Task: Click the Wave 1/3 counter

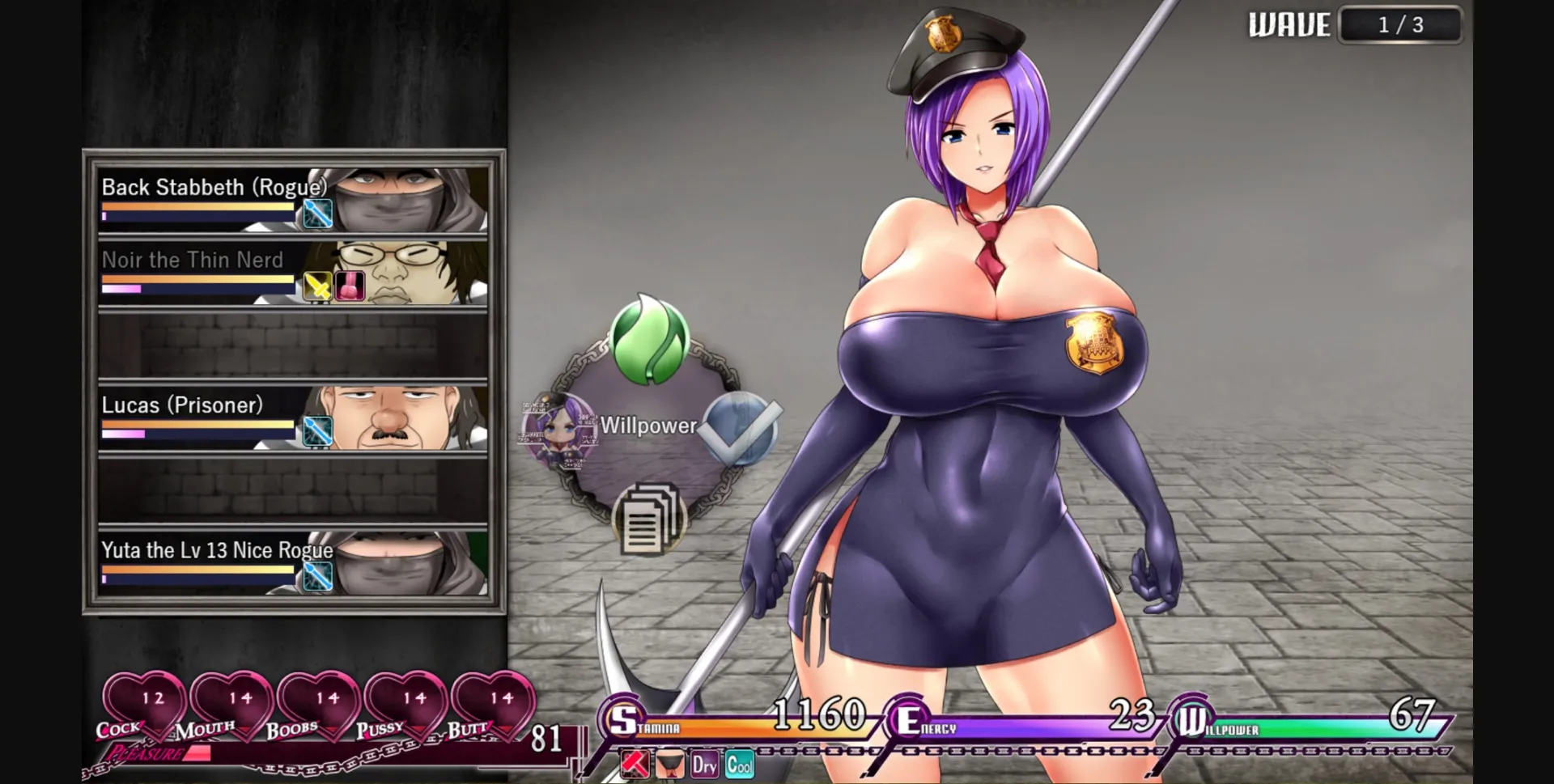Action: click(x=1400, y=23)
